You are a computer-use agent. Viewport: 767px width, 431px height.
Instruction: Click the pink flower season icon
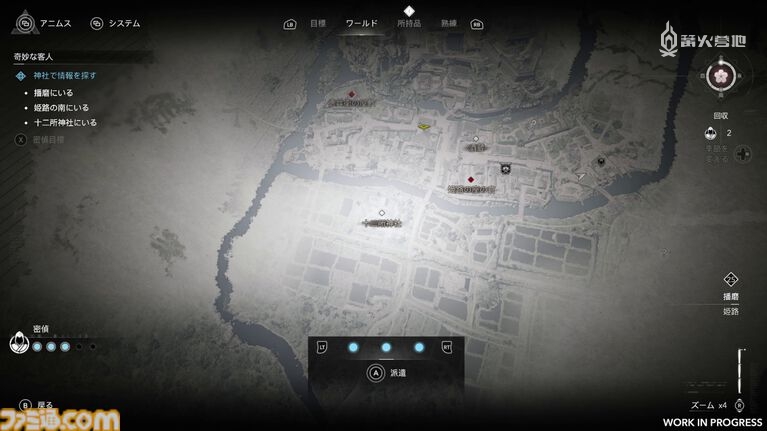(721, 74)
